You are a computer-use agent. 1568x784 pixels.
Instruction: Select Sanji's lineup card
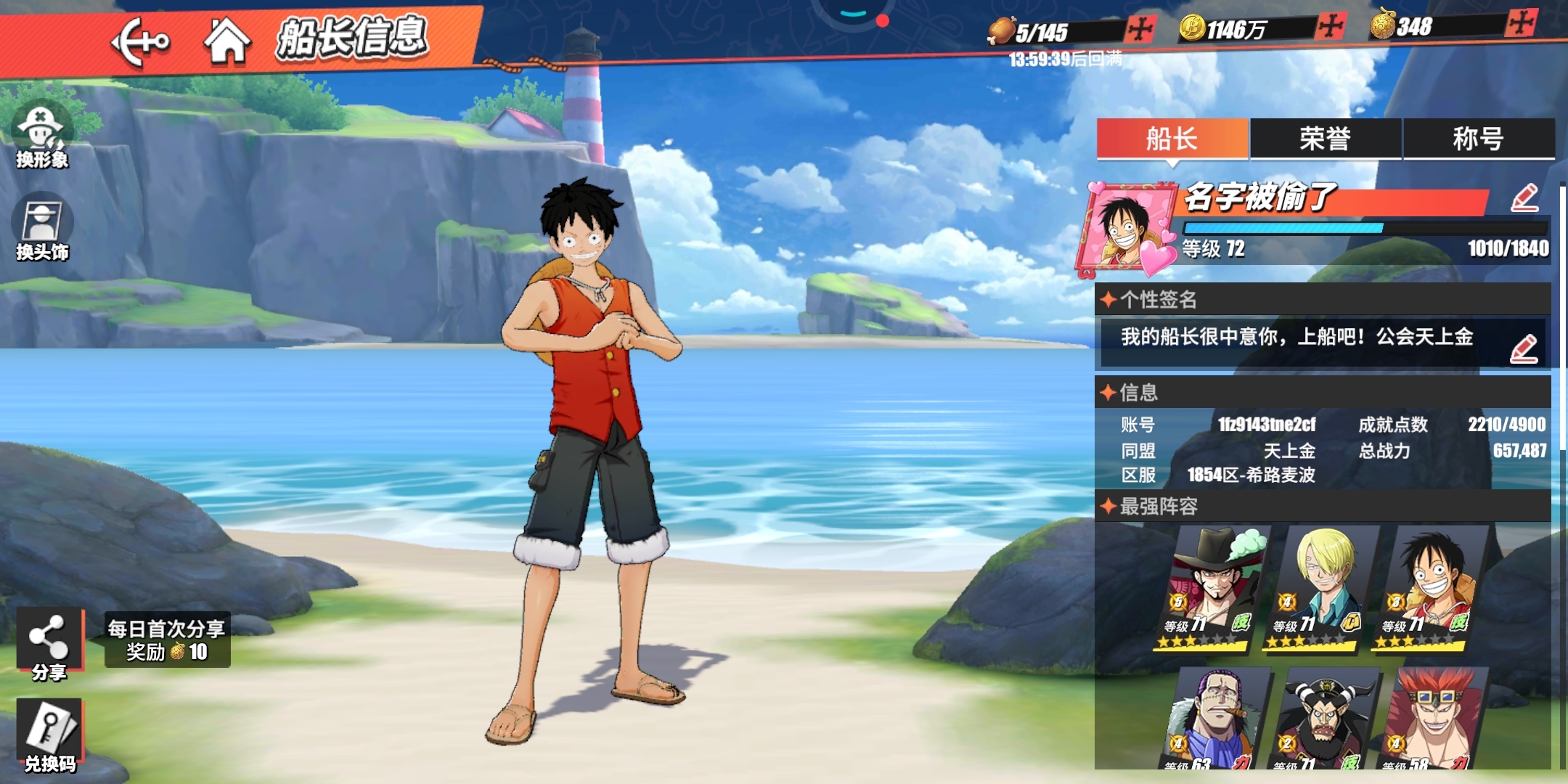(x=1321, y=588)
